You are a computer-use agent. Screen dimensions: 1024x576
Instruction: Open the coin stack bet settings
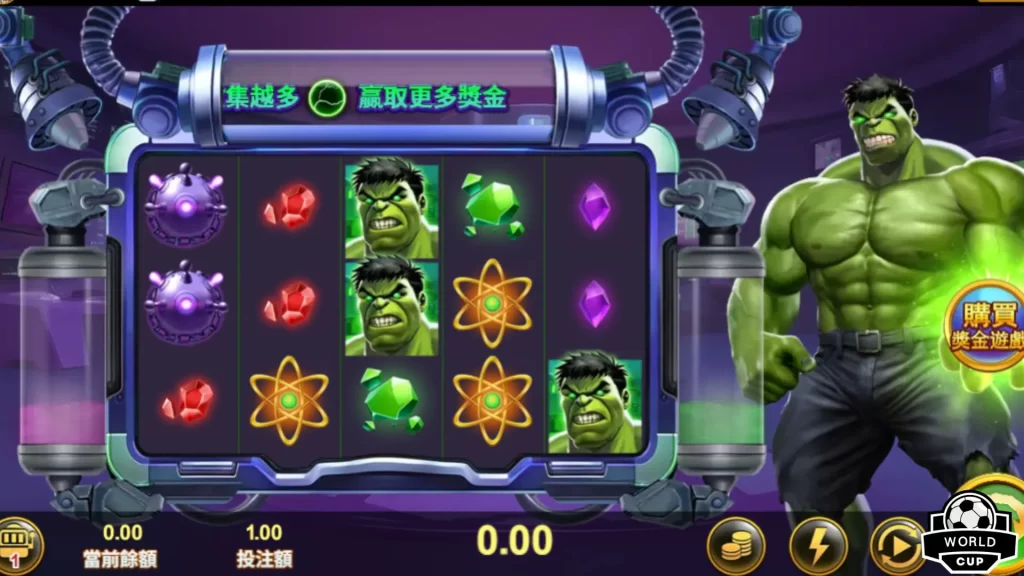click(736, 546)
